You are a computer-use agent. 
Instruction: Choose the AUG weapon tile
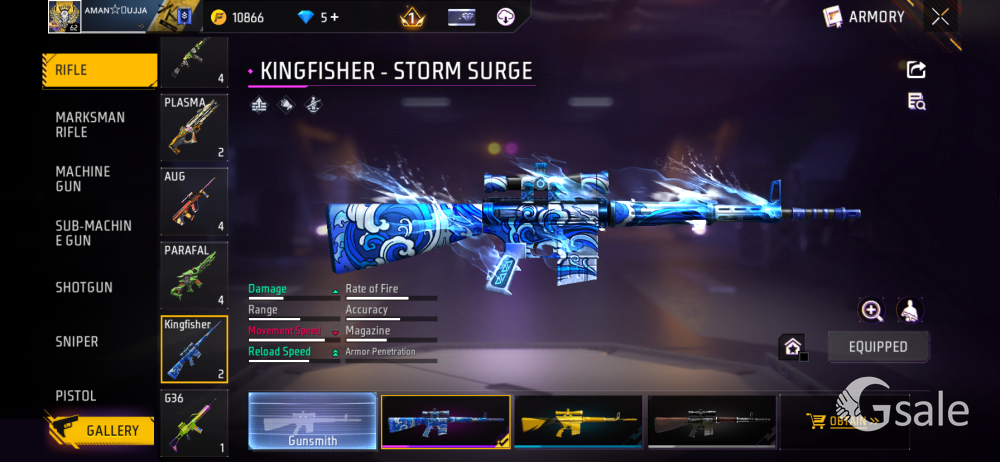click(194, 201)
